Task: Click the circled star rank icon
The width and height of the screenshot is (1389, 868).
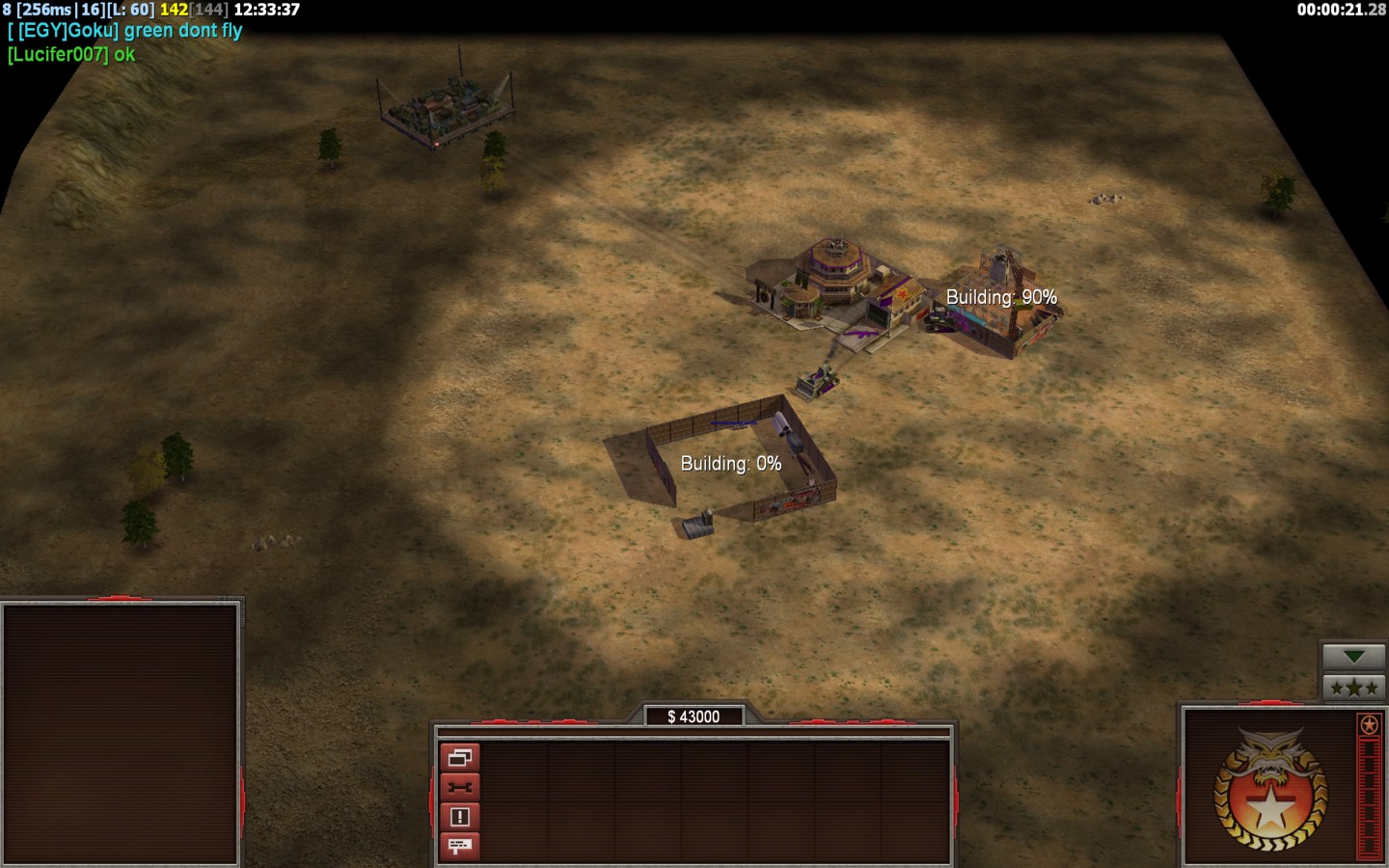Action: coord(1368,724)
